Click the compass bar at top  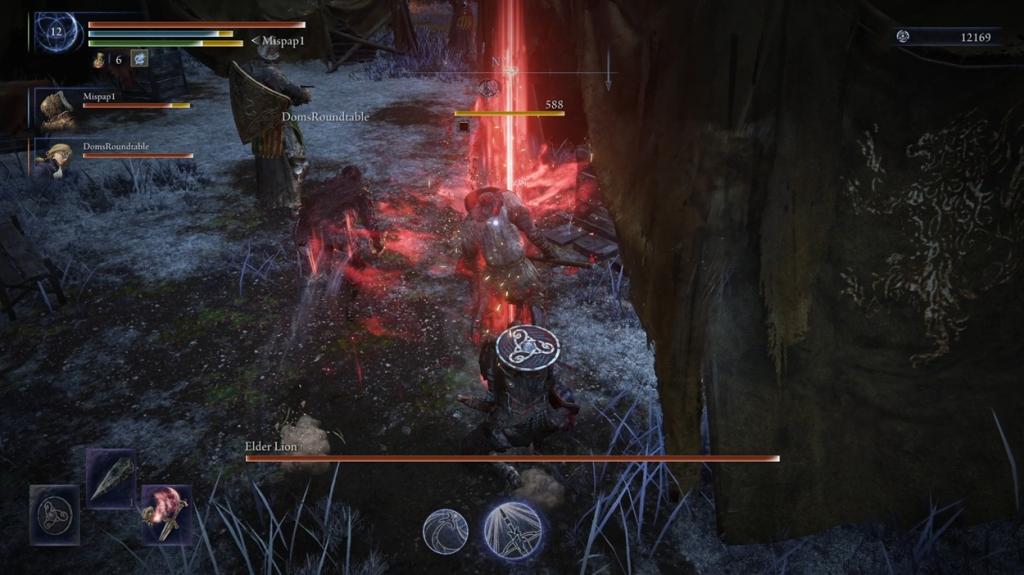[510, 72]
